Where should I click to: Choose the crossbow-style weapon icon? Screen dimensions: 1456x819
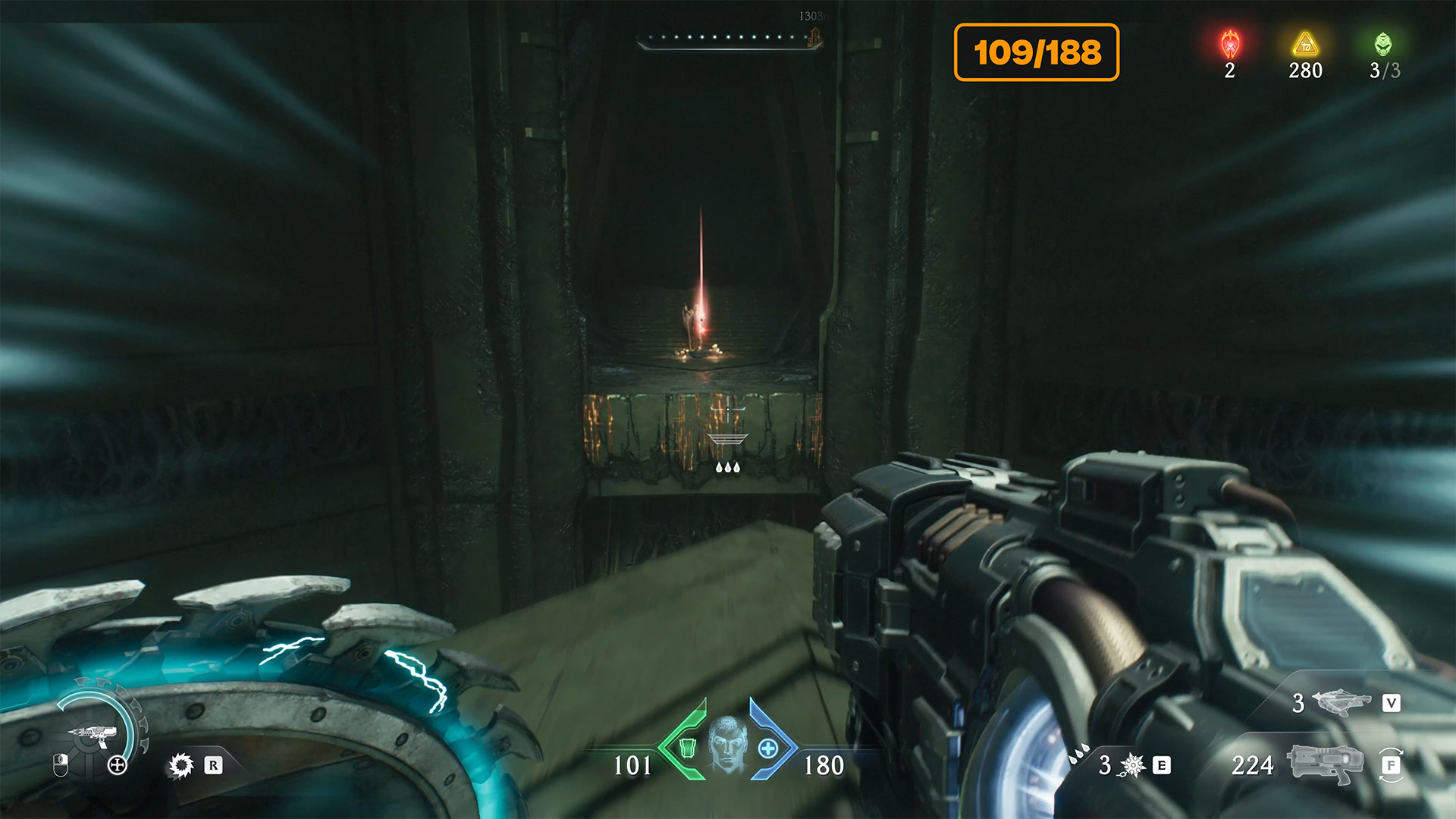point(1341,702)
